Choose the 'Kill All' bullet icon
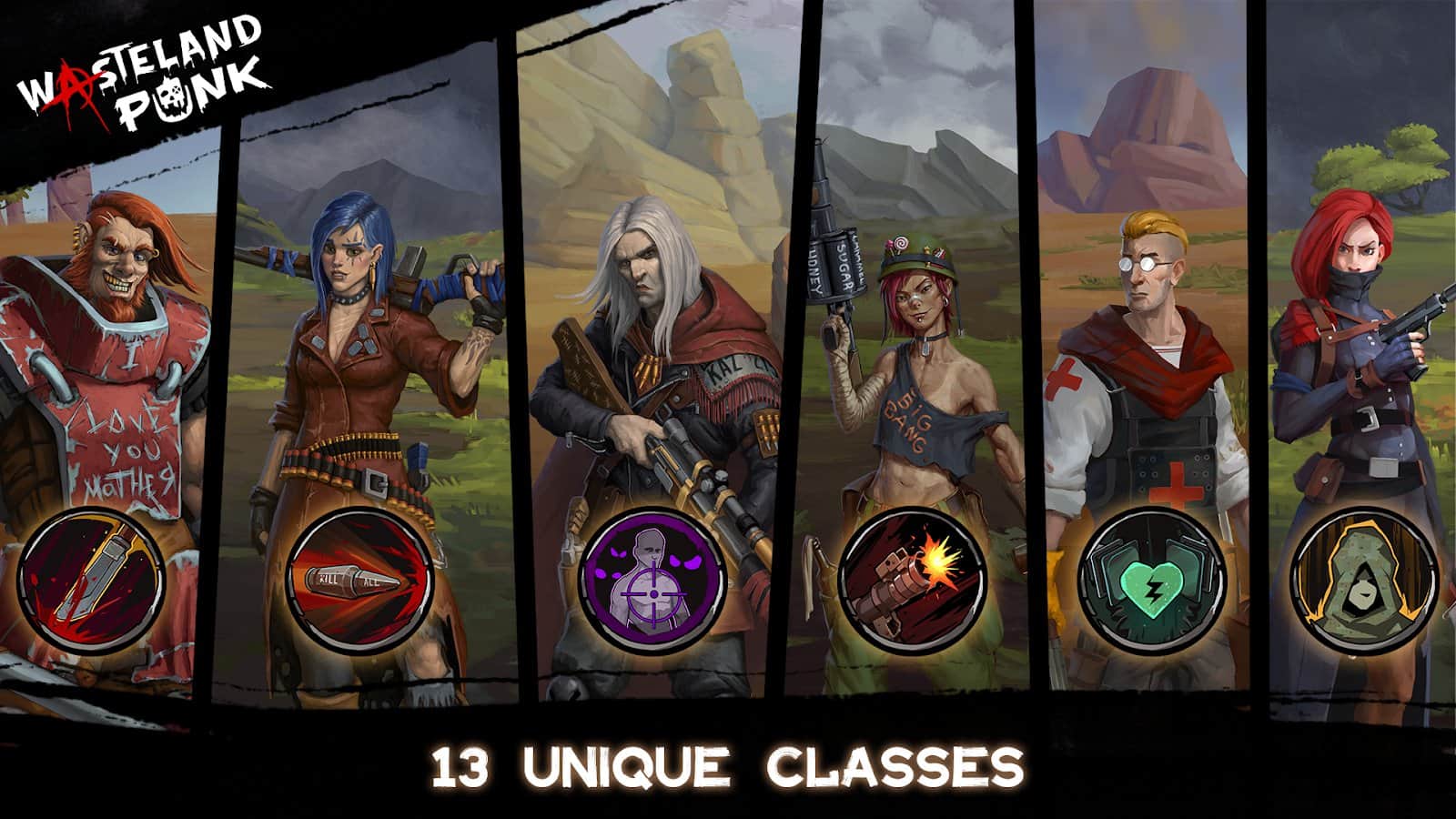1456x819 pixels. tap(360, 581)
